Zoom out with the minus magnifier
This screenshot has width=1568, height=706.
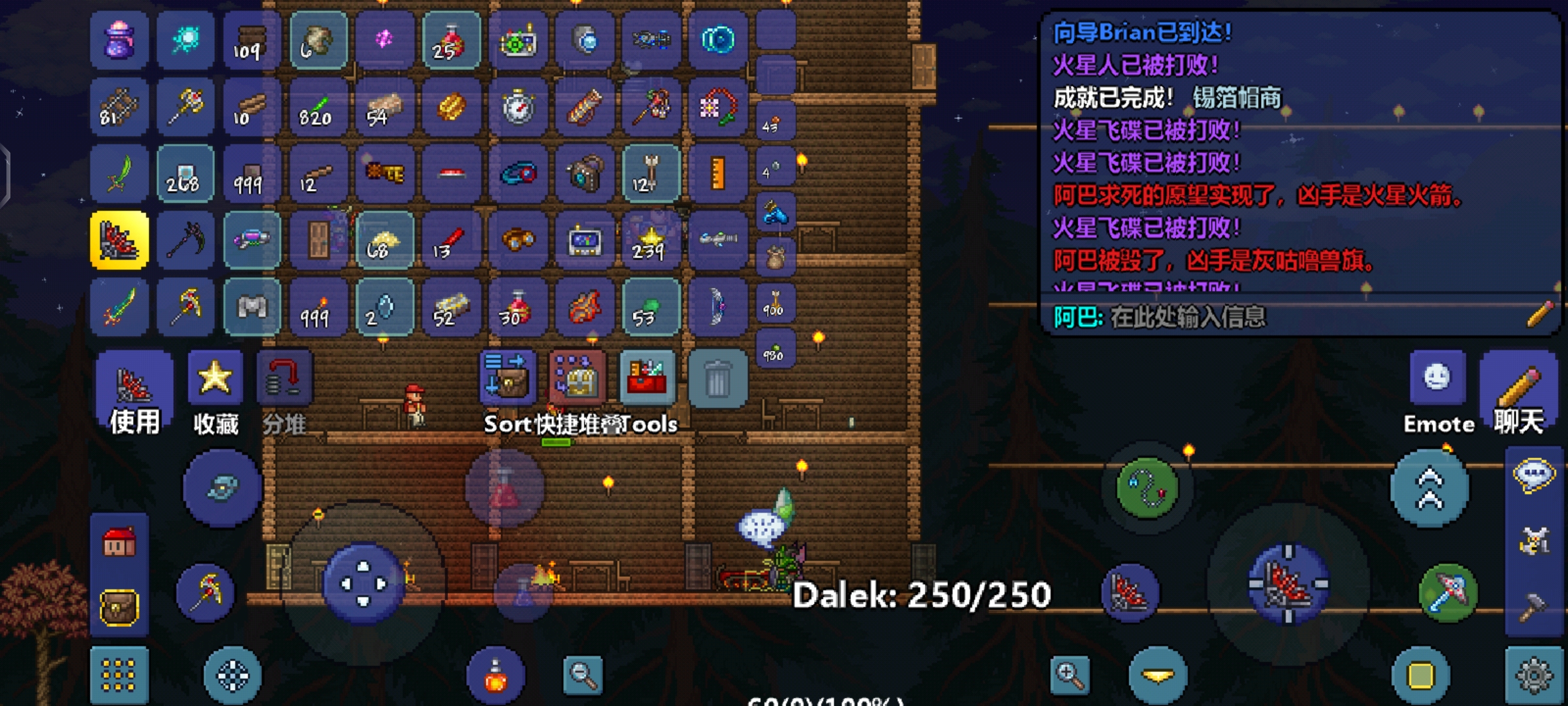(x=583, y=675)
